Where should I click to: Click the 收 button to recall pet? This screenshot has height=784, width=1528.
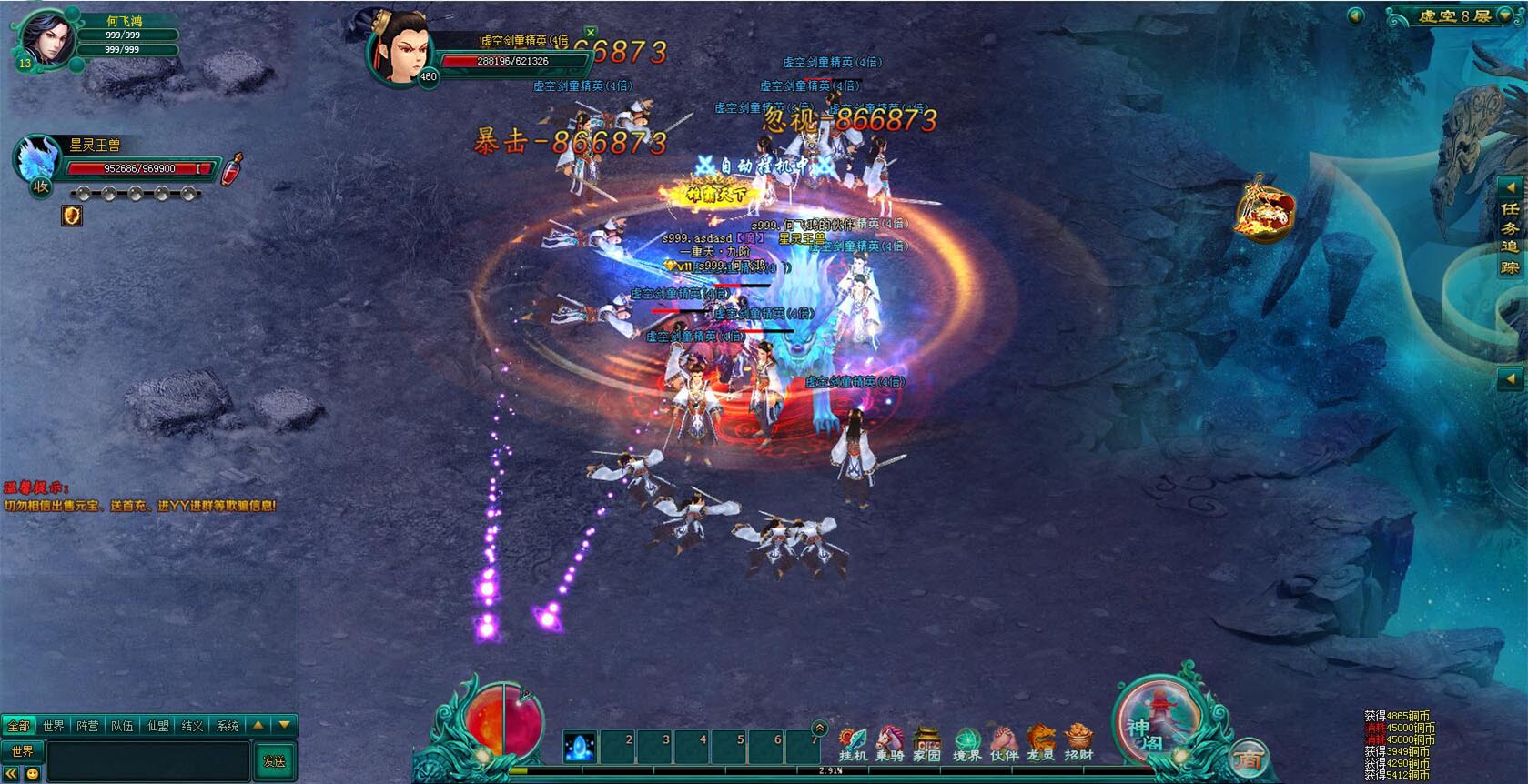[x=41, y=186]
